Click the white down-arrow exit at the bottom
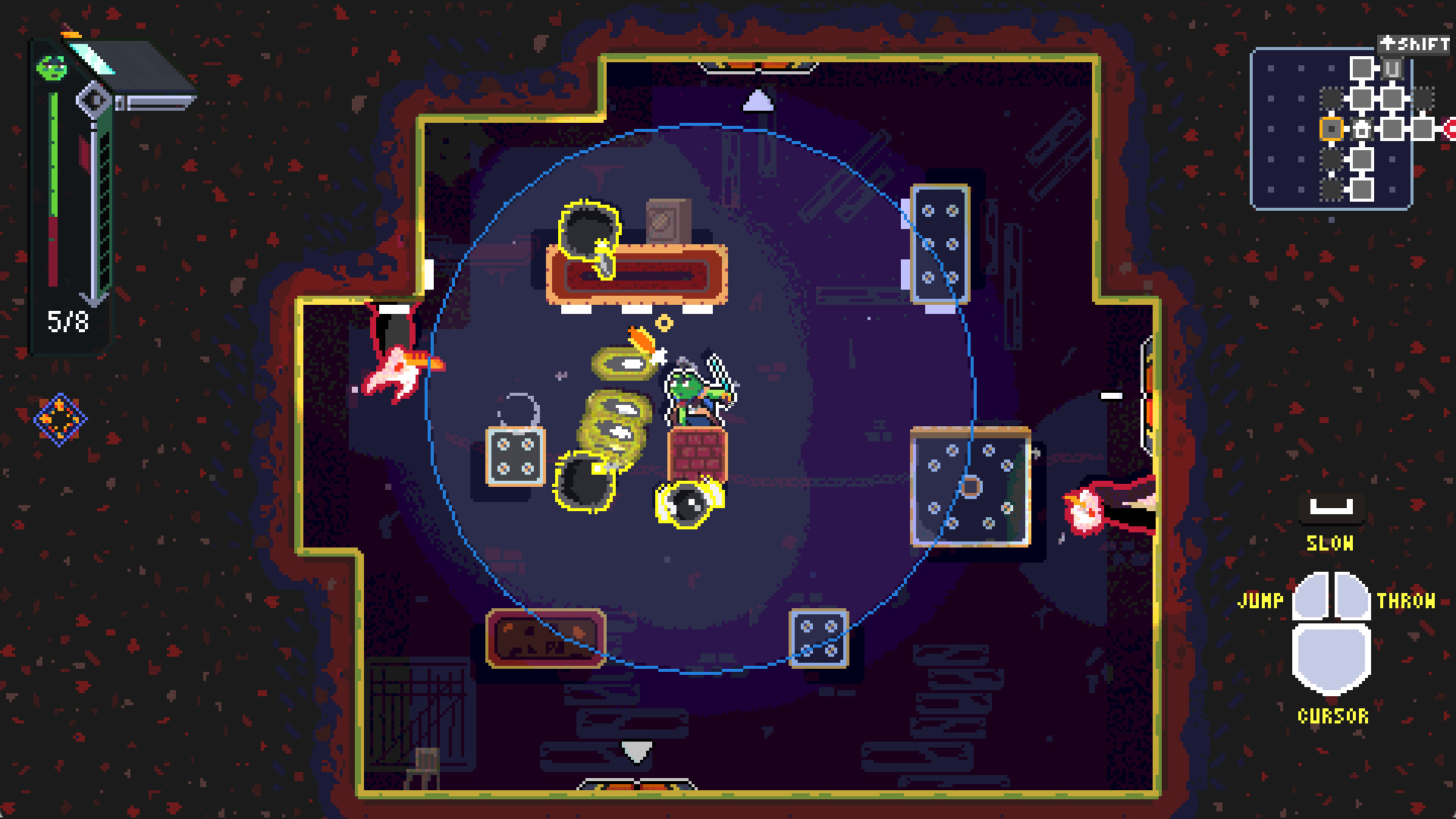The height and width of the screenshot is (819, 1456). [635, 752]
